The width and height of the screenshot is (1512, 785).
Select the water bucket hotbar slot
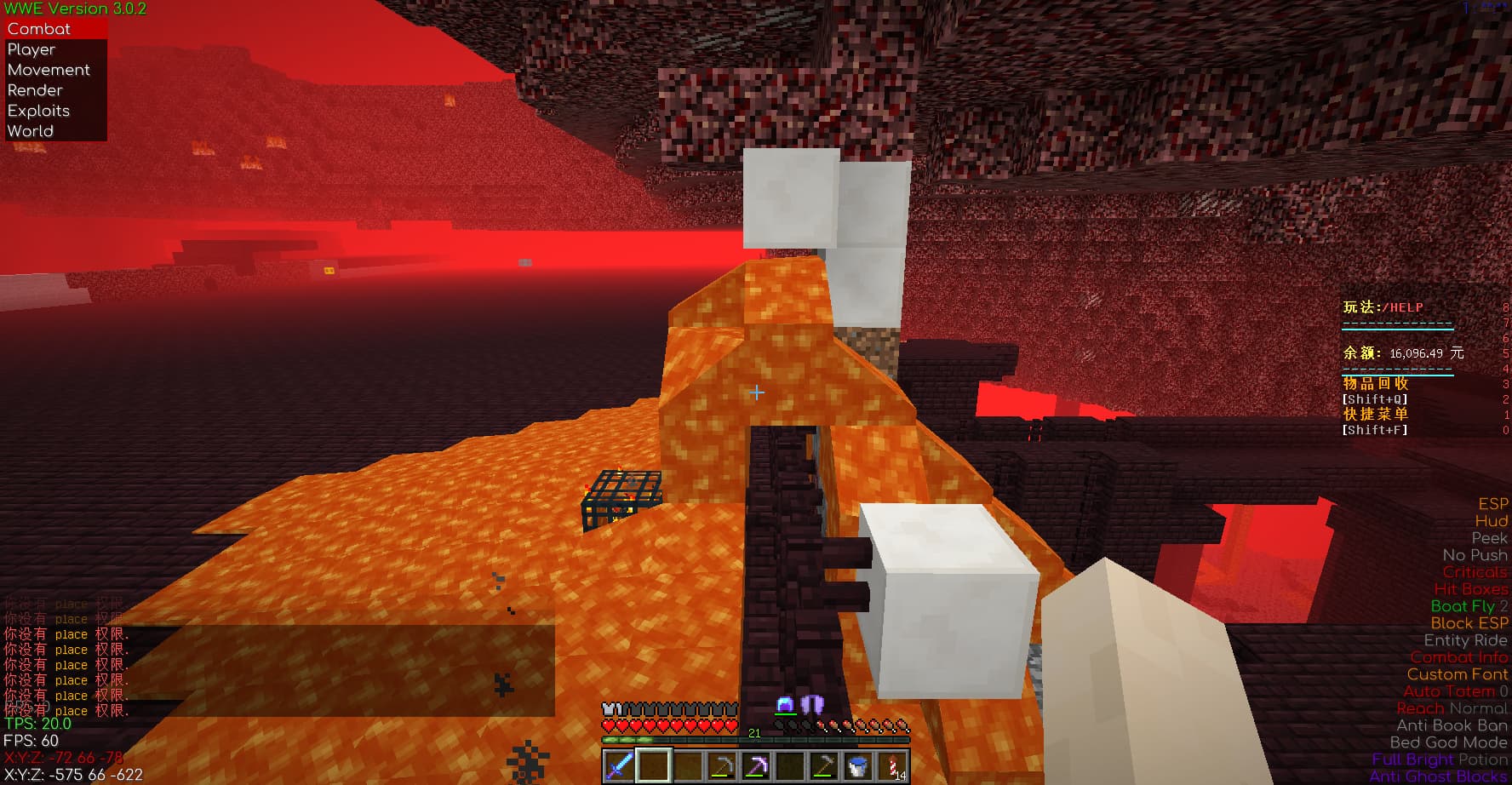[x=857, y=766]
